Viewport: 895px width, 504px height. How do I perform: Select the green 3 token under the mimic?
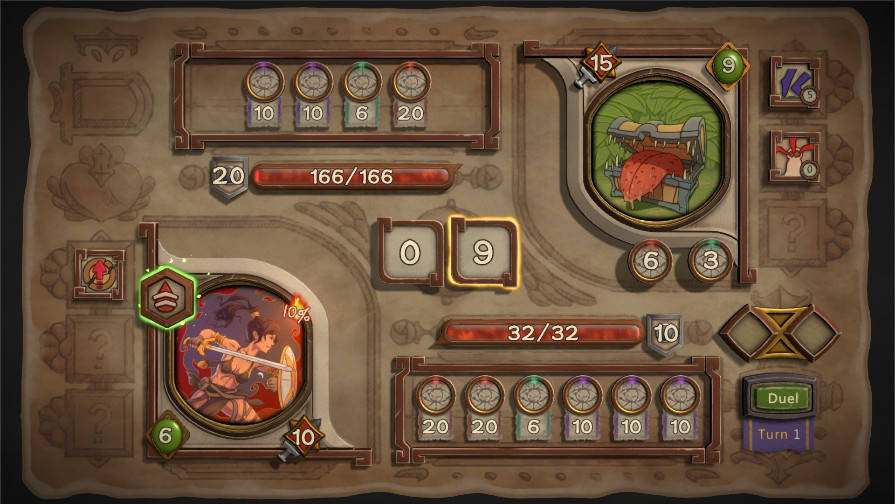pyautogui.click(x=709, y=260)
